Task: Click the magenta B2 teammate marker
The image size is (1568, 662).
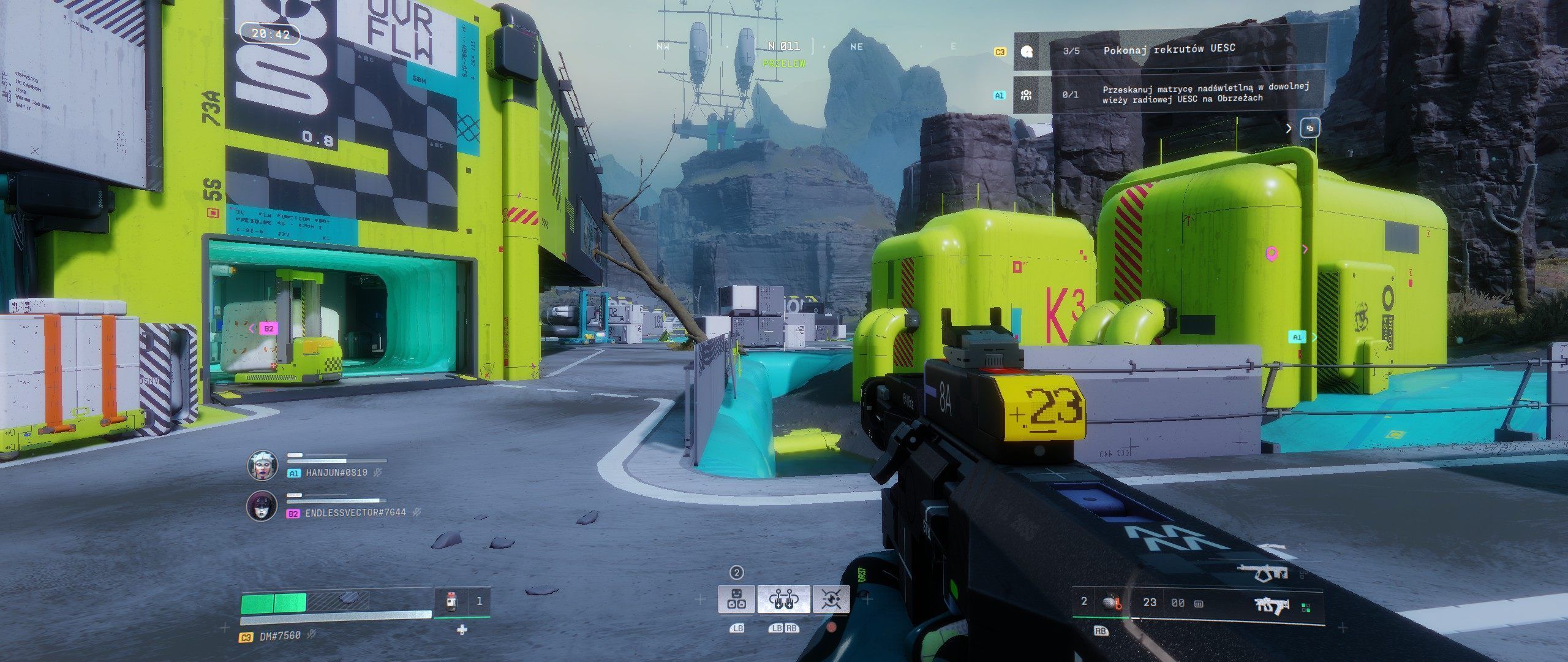Action: click(268, 329)
